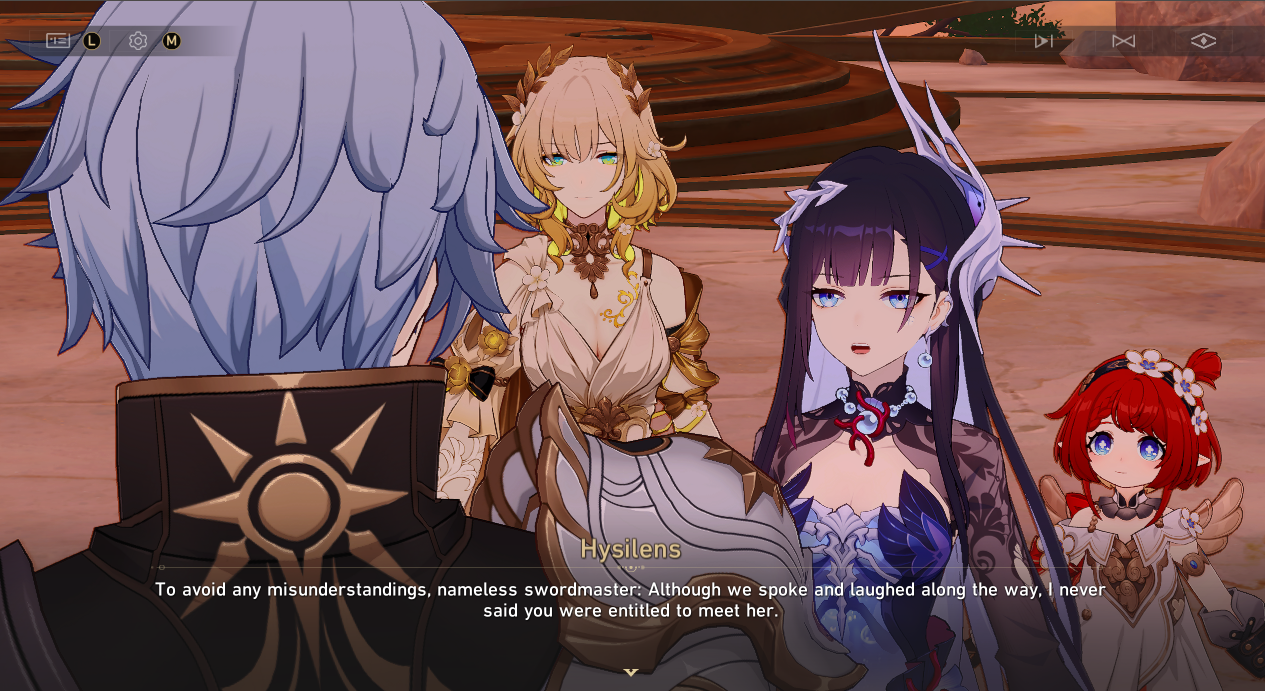Continue dialogue with the down arrow indicator
This screenshot has height=691, width=1265.
pyautogui.click(x=631, y=672)
